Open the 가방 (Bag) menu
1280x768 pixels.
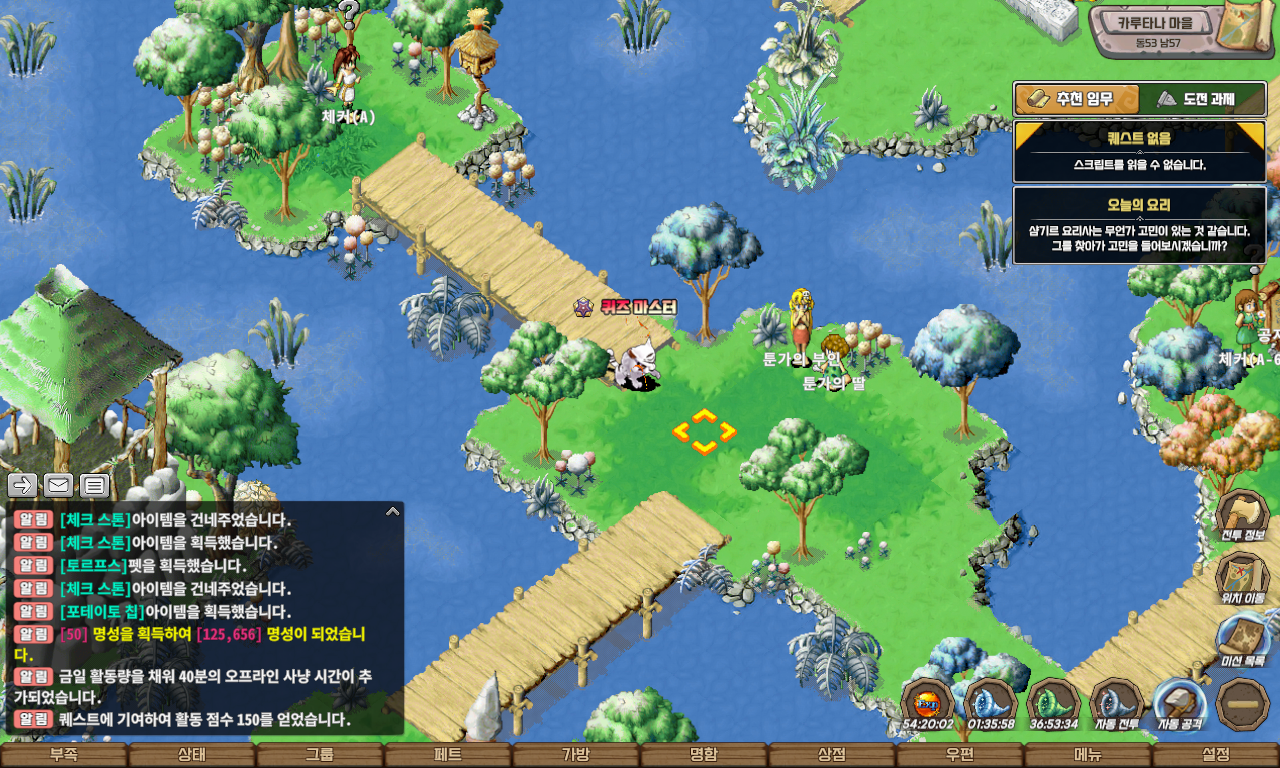pos(576,755)
